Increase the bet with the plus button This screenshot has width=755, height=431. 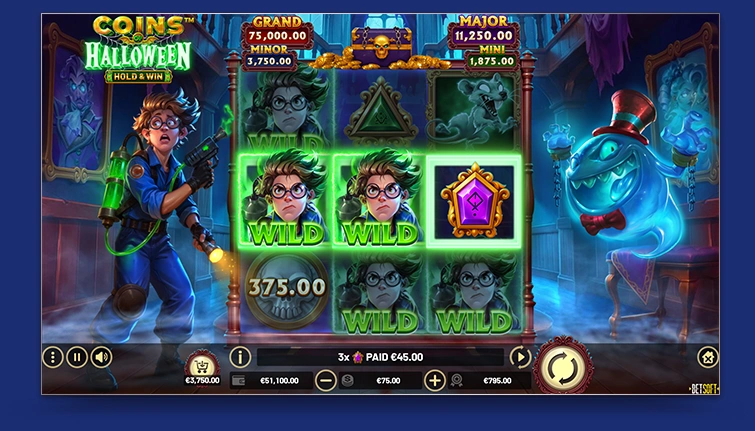coord(435,380)
